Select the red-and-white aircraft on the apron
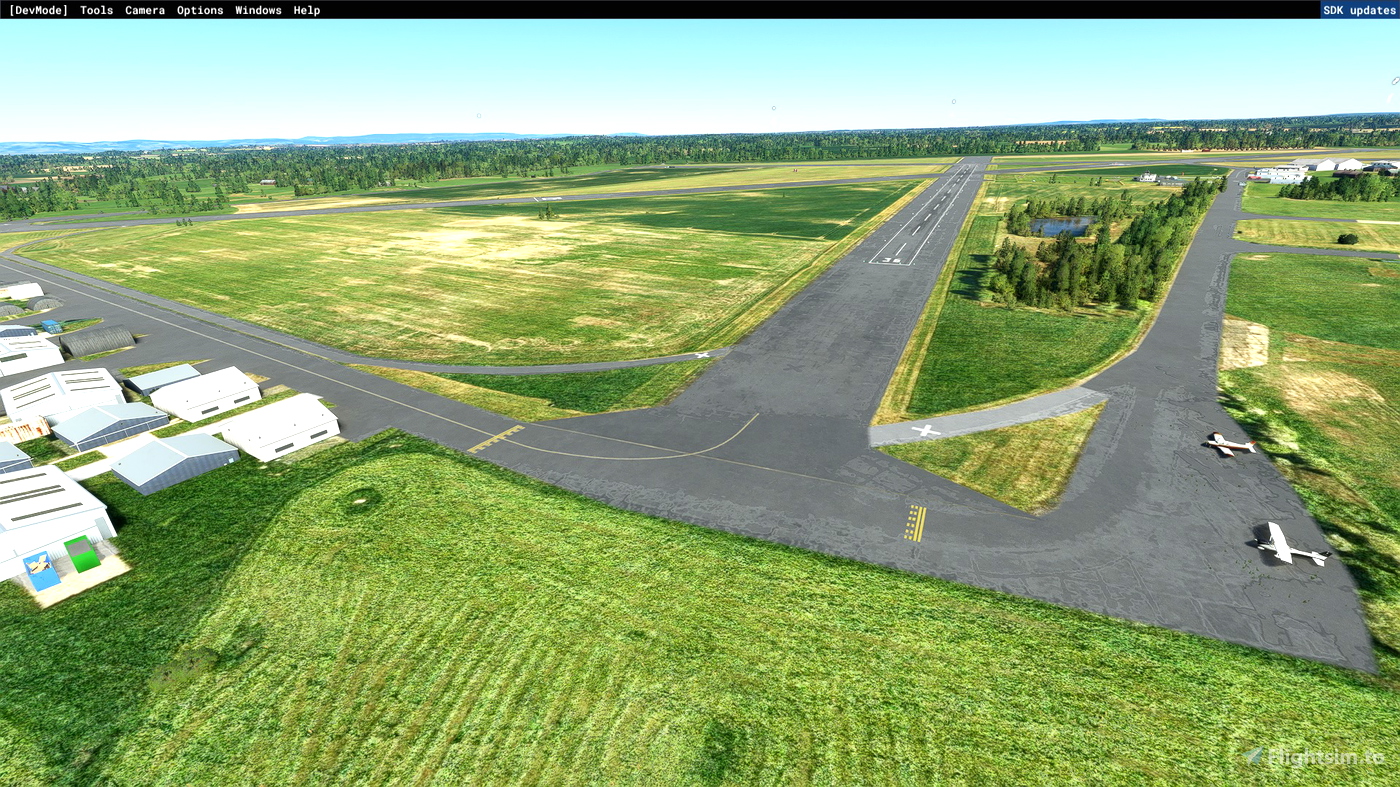Viewport: 1400px width, 787px height. pyautogui.click(x=1228, y=445)
